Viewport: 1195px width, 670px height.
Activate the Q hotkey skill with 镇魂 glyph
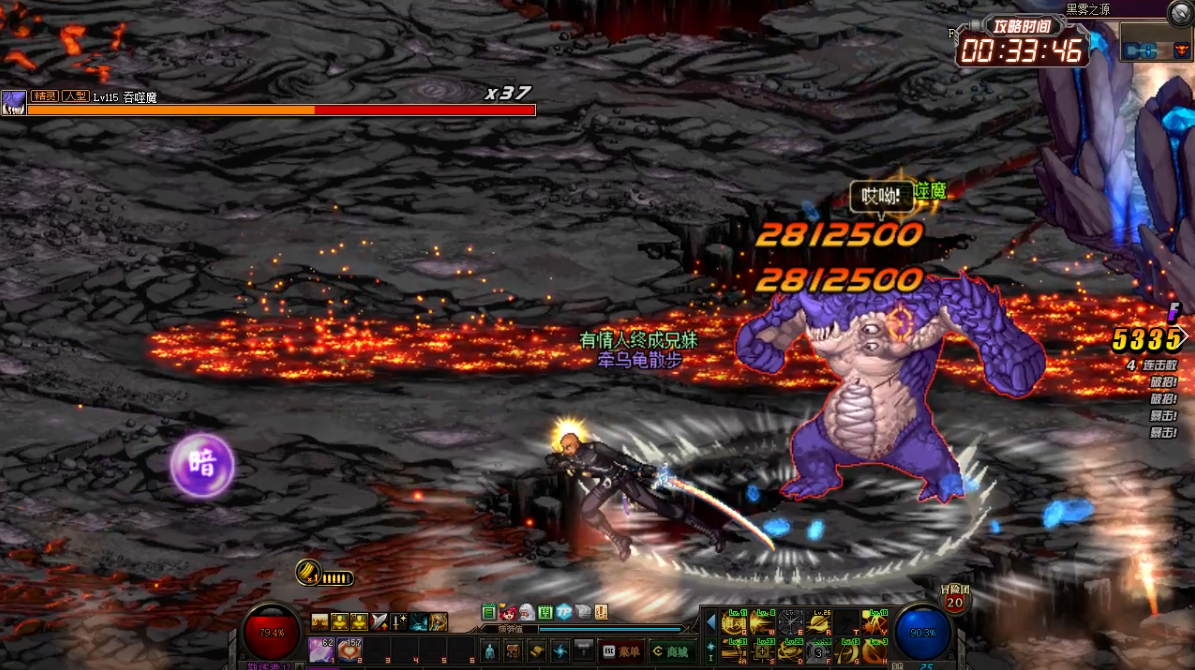(736, 622)
